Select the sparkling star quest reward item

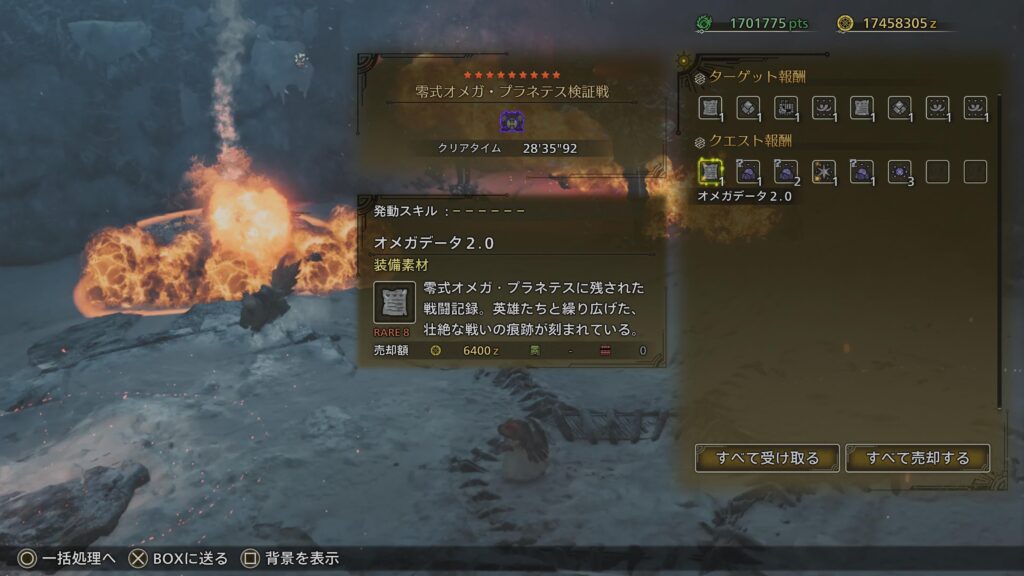[x=824, y=172]
